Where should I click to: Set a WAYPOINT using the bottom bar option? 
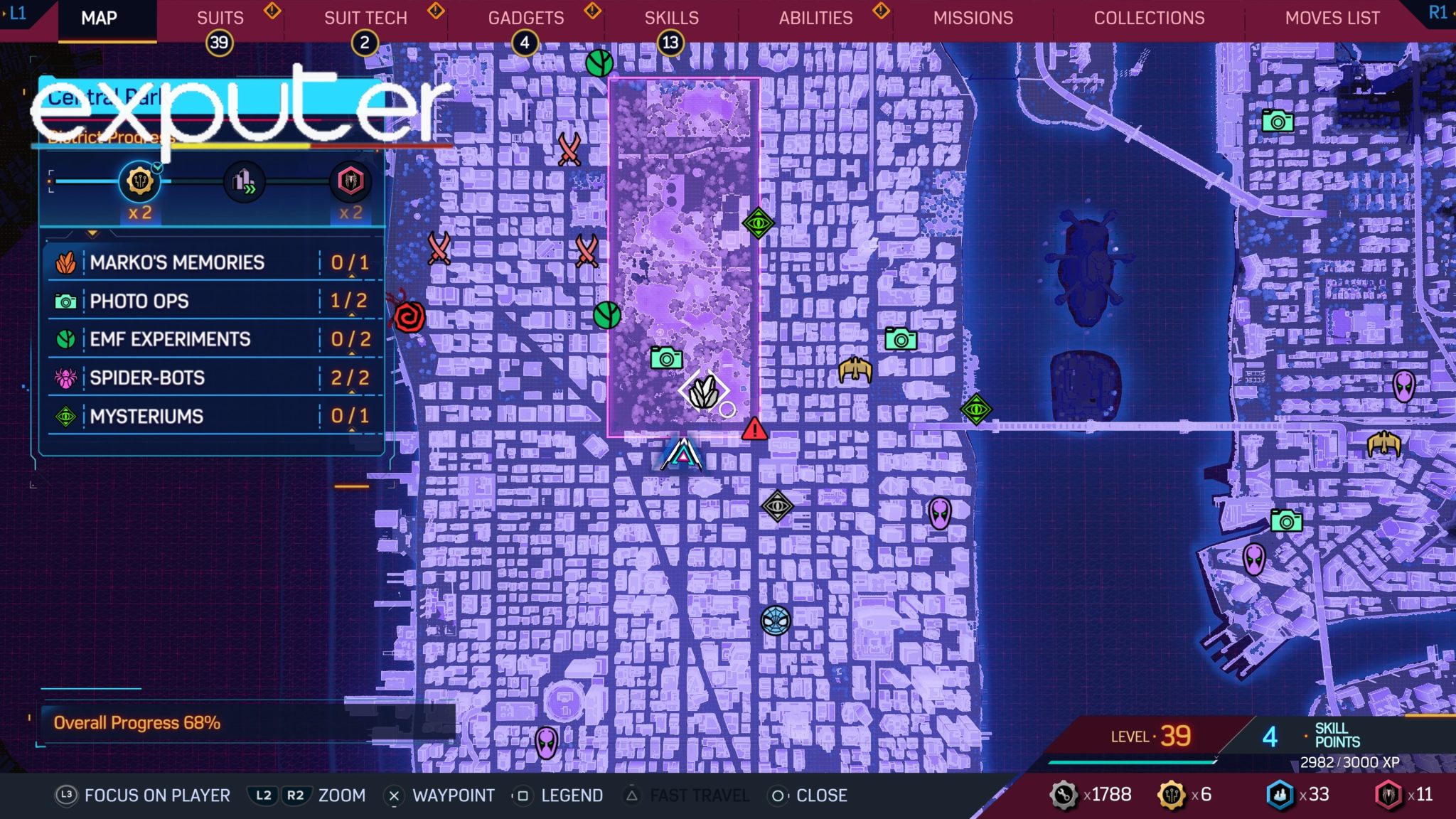[455, 796]
